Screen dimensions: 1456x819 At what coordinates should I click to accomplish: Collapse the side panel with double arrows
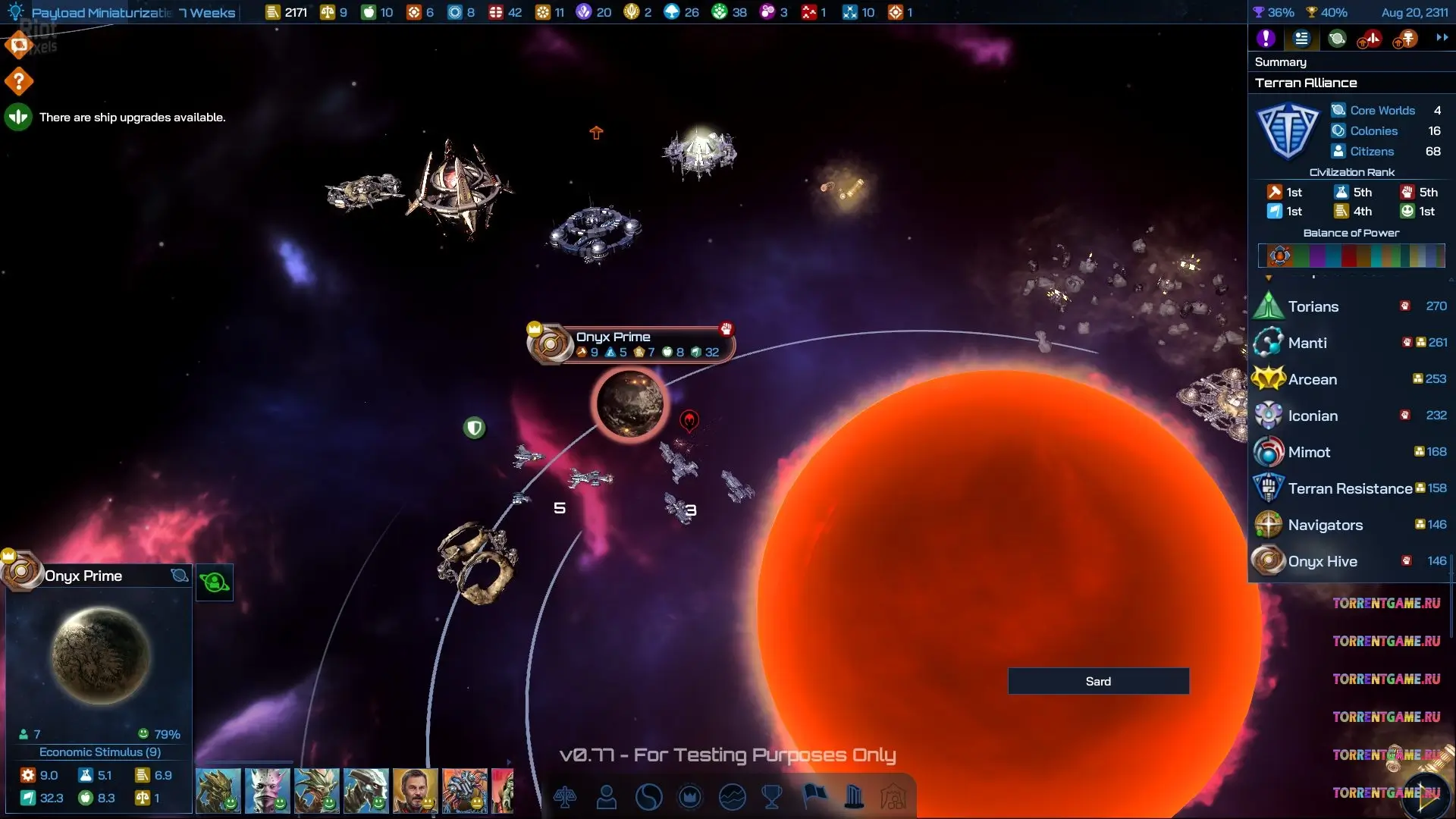tap(1442, 38)
